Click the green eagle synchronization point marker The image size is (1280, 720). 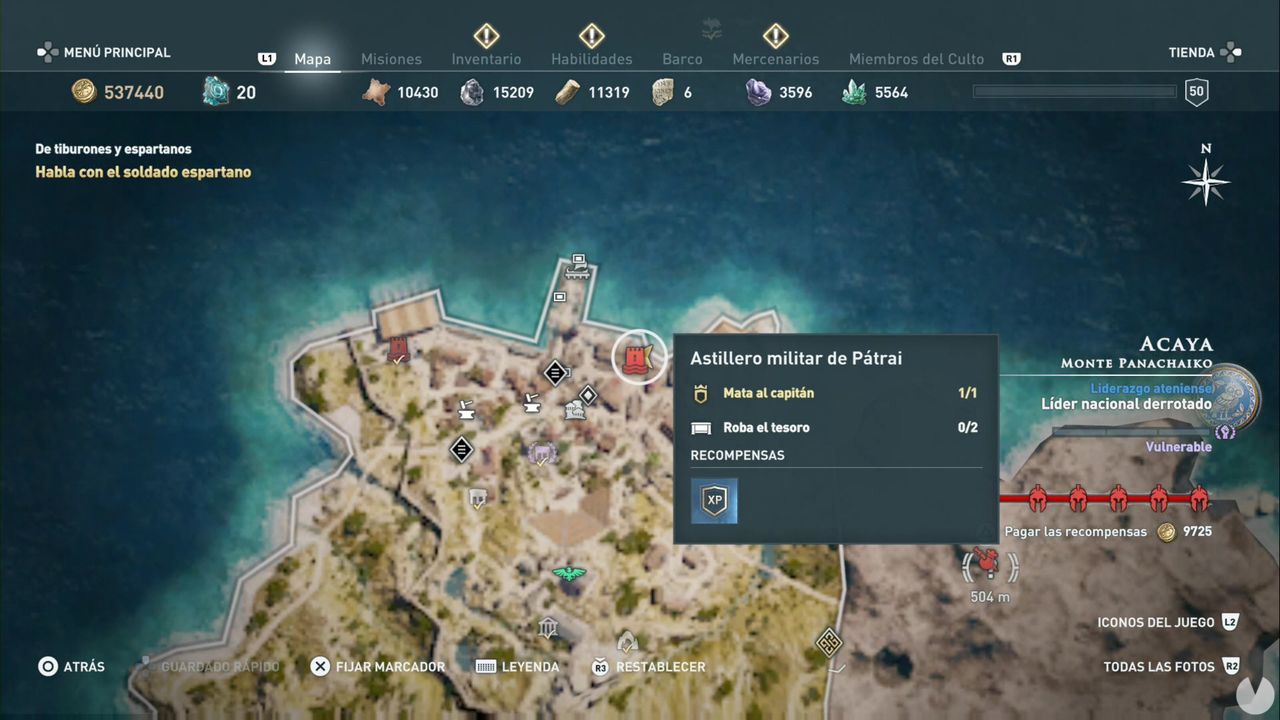(569, 574)
